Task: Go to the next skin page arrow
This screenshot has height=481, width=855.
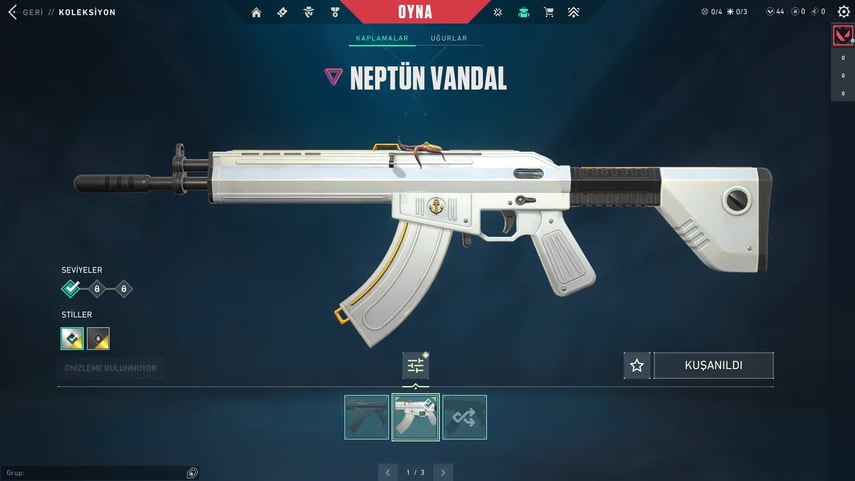Action: tap(443, 472)
